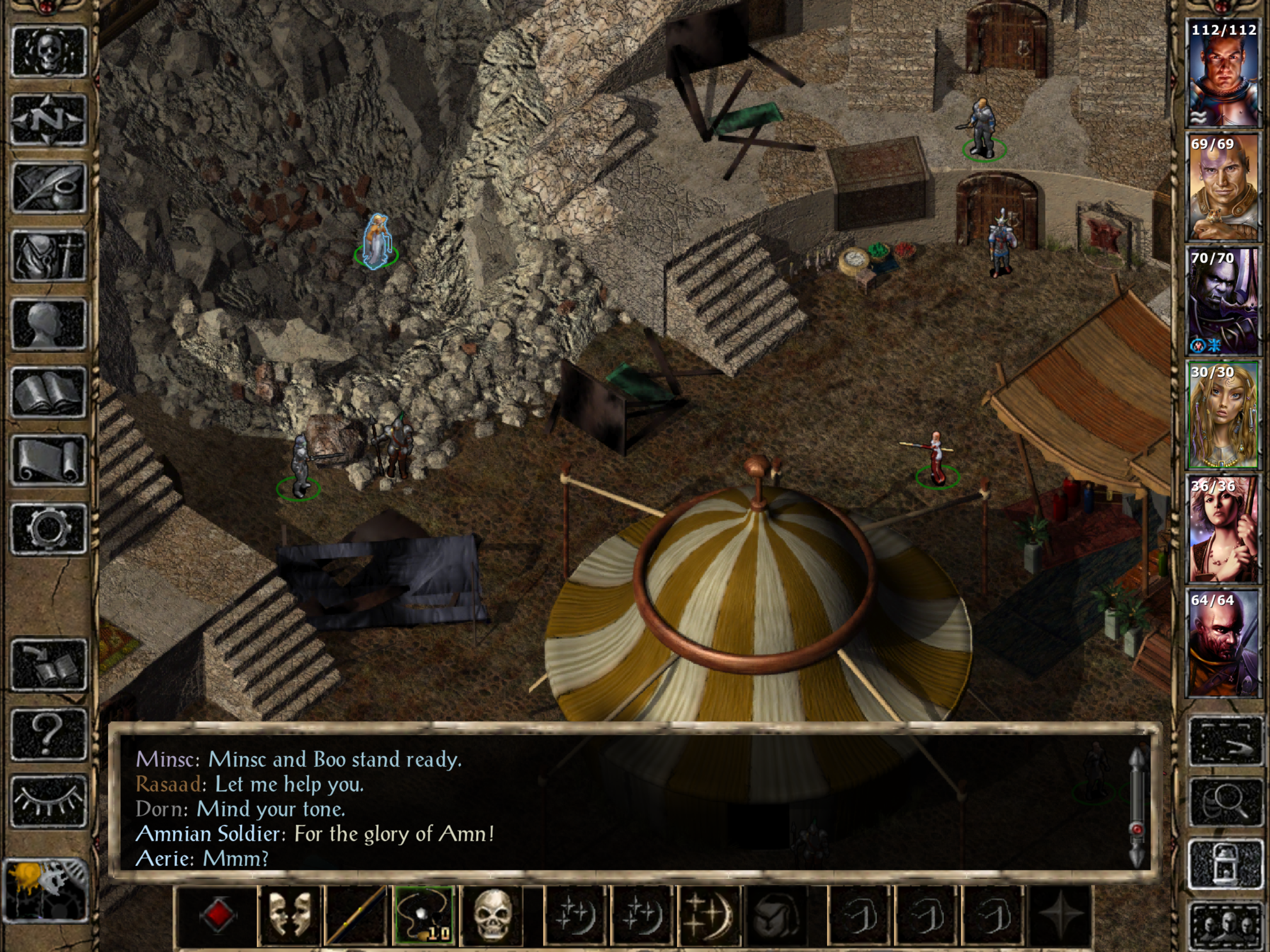Open the gear options menu
The image size is (1270, 952).
point(49,529)
